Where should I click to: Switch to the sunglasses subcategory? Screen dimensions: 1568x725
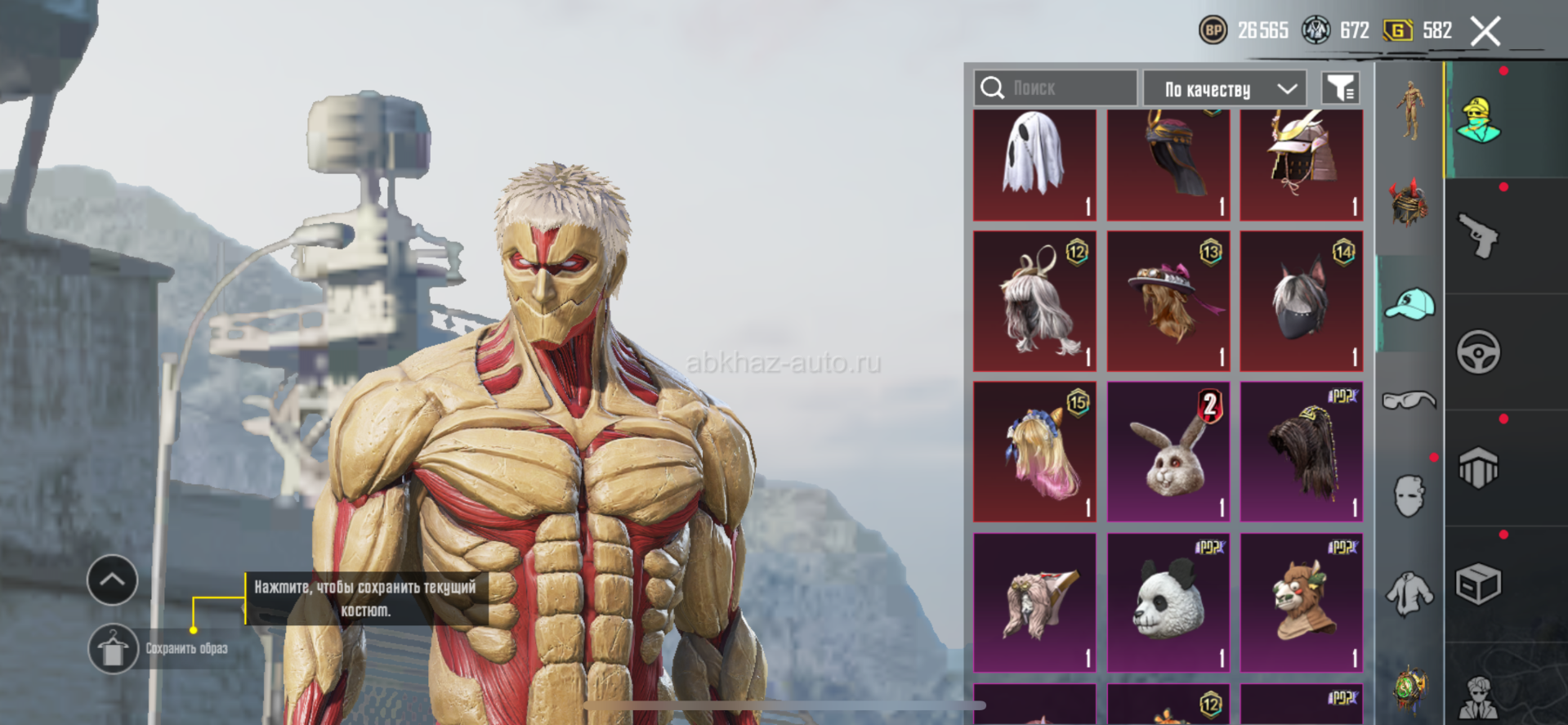[1409, 400]
